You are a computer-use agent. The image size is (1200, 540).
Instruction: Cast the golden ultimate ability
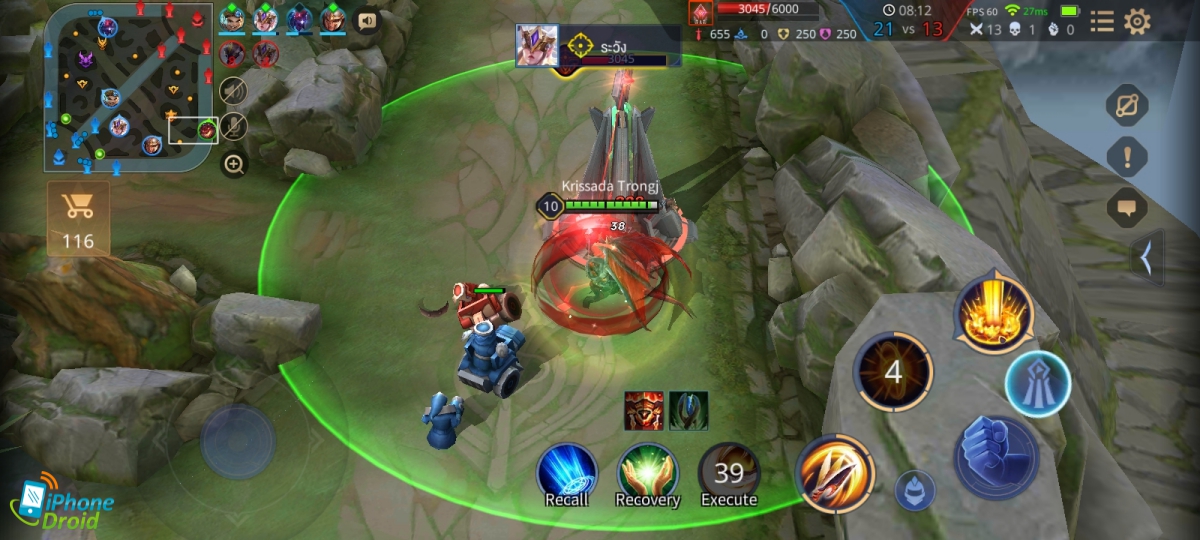click(993, 315)
